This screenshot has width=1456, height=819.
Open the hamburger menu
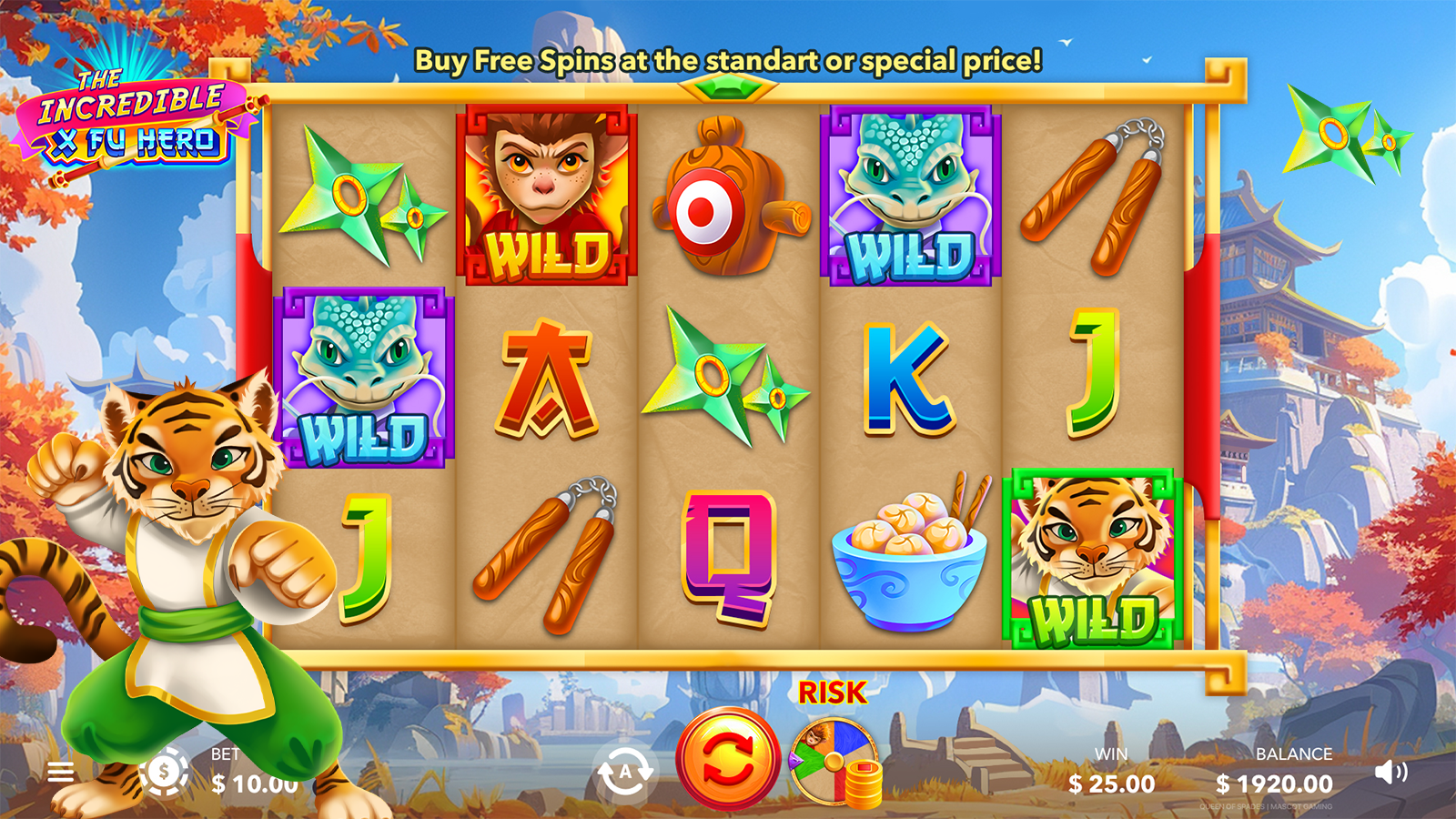61,773
